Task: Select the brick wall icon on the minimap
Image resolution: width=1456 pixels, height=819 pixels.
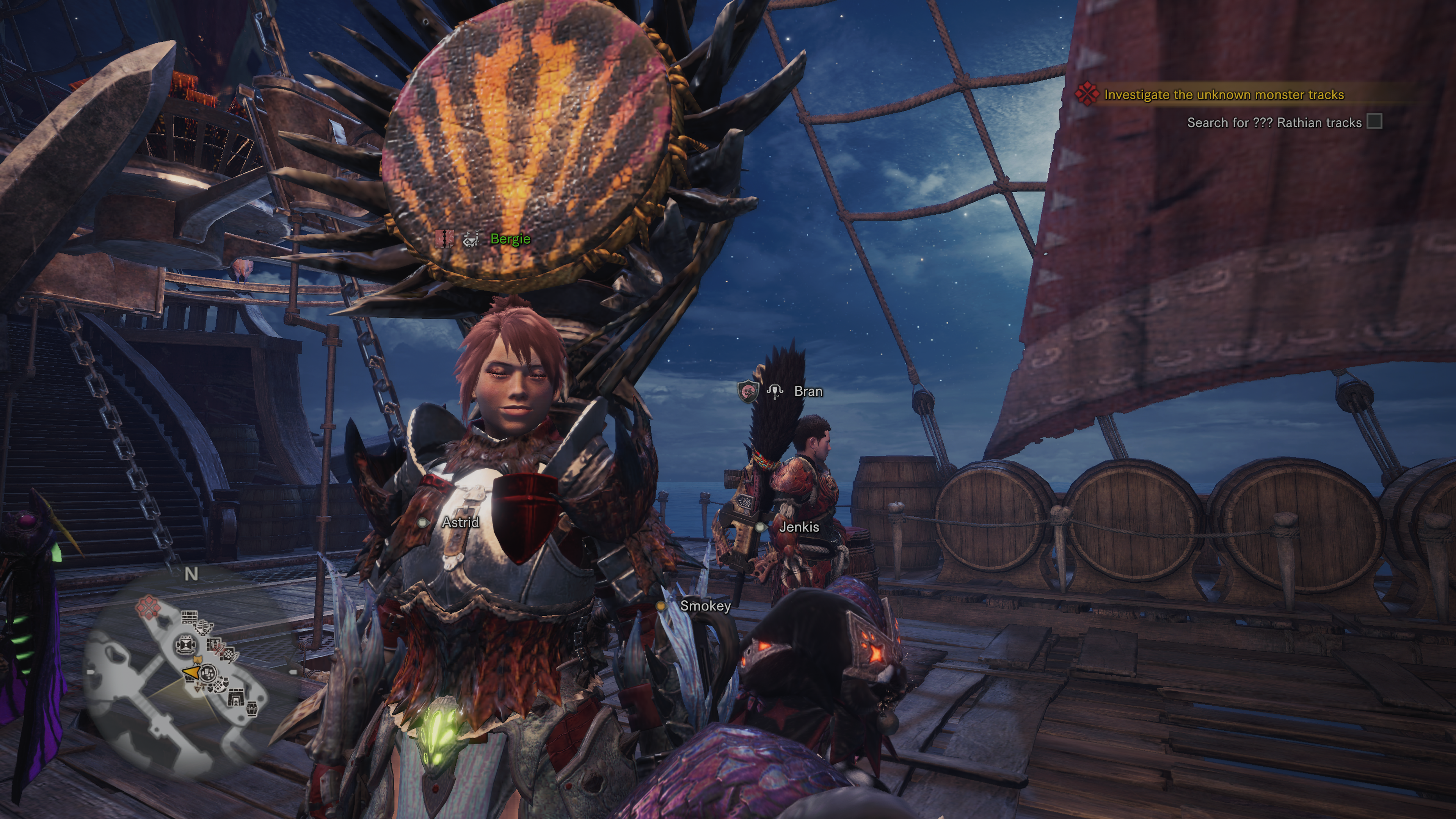Action: click(189, 618)
